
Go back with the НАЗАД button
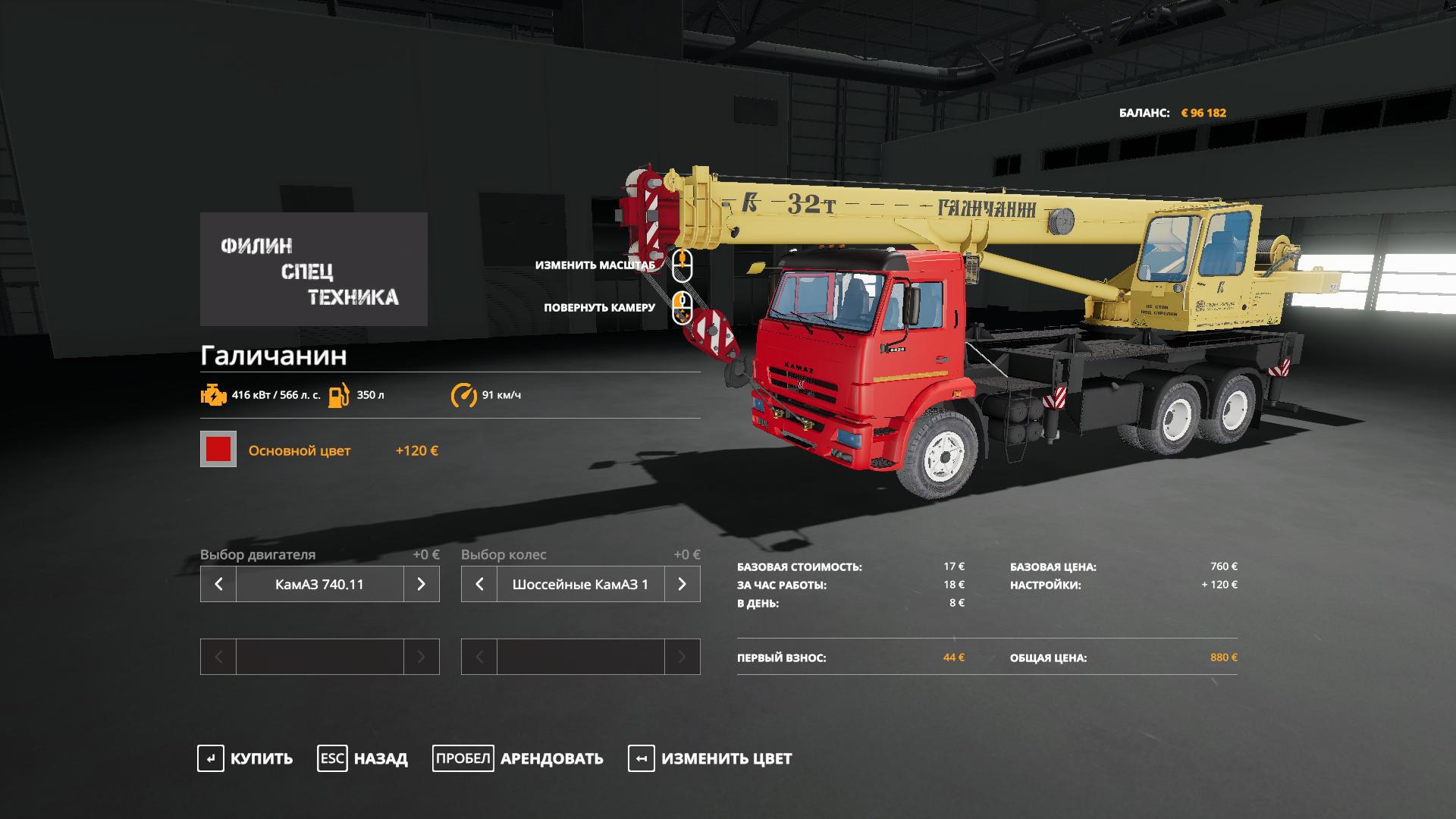coord(362,758)
